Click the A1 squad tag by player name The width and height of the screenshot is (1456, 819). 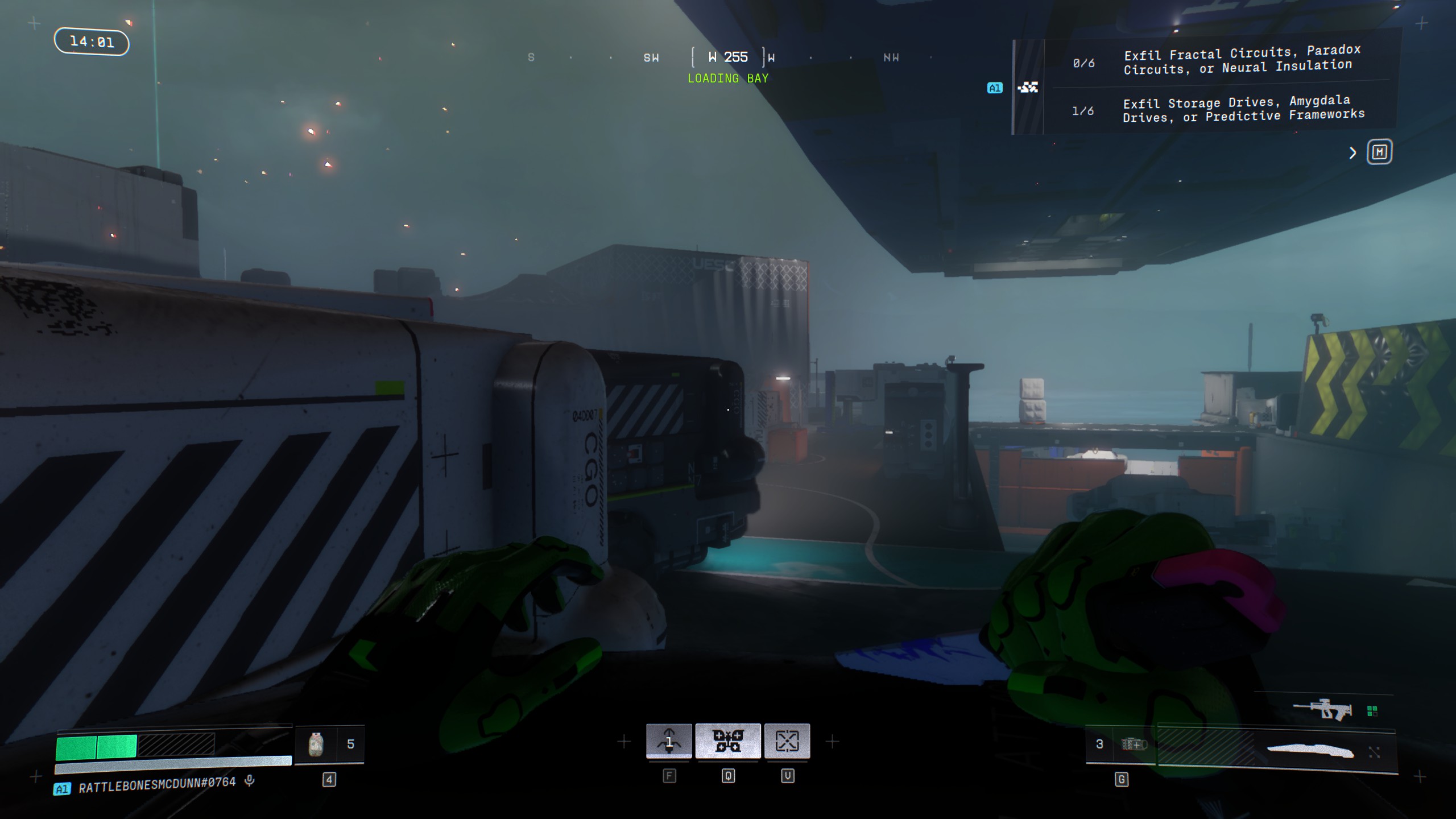click(62, 789)
